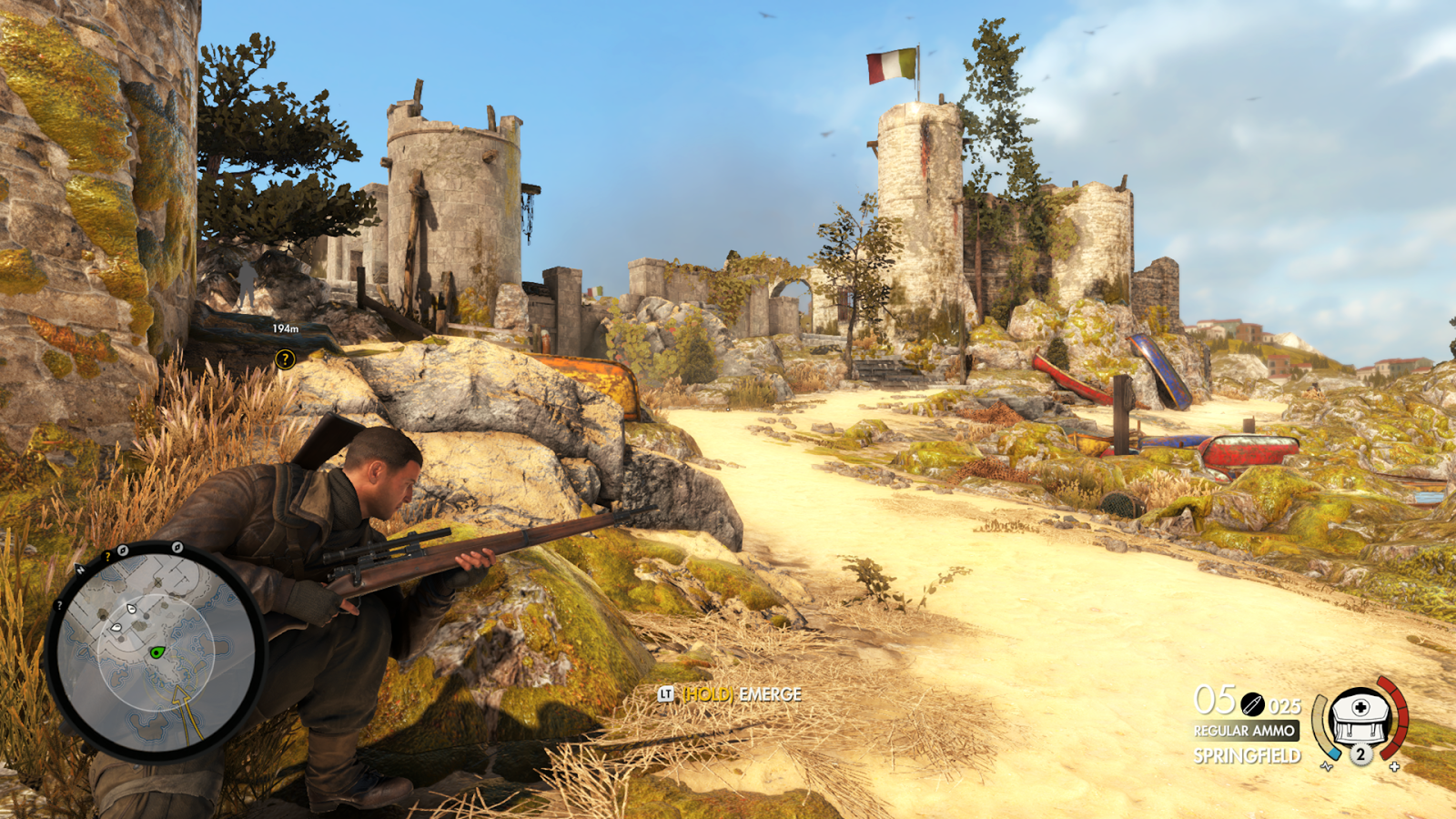Select the medkit bag icon in HUD
This screenshot has width=1456, height=819.
tap(1360, 719)
